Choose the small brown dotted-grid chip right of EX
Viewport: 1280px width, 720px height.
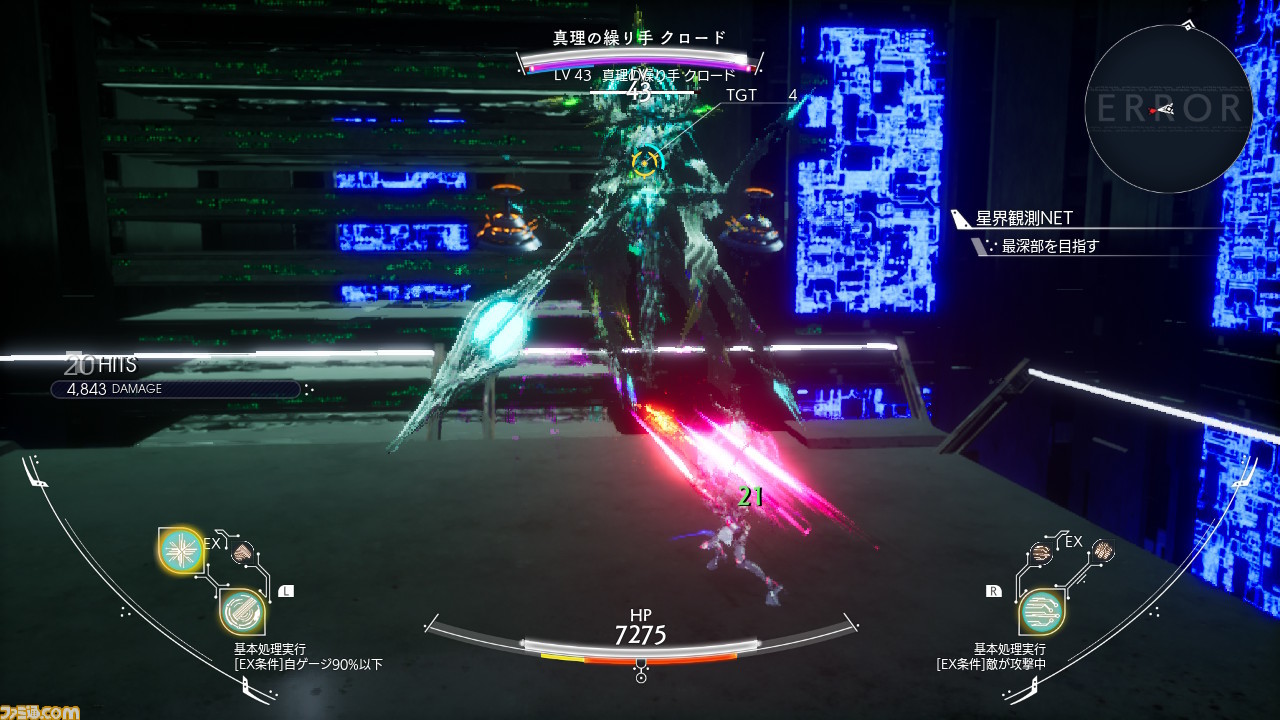click(1103, 550)
